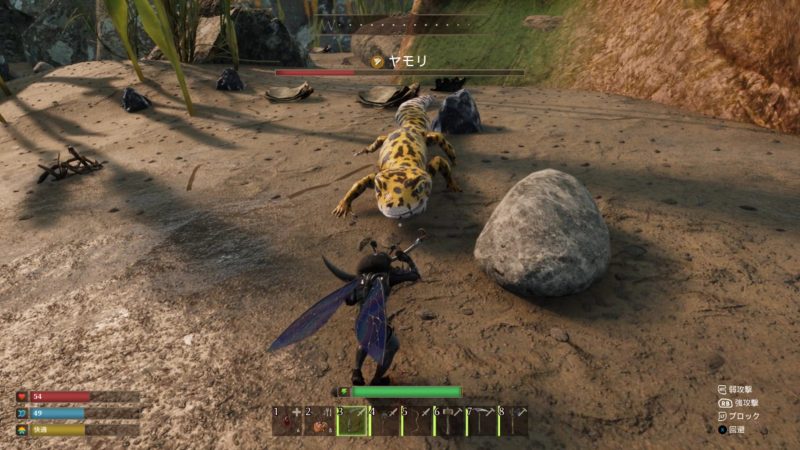
Task: Choose the highlighted blade in hotbar slot 3
Action: tap(352, 421)
